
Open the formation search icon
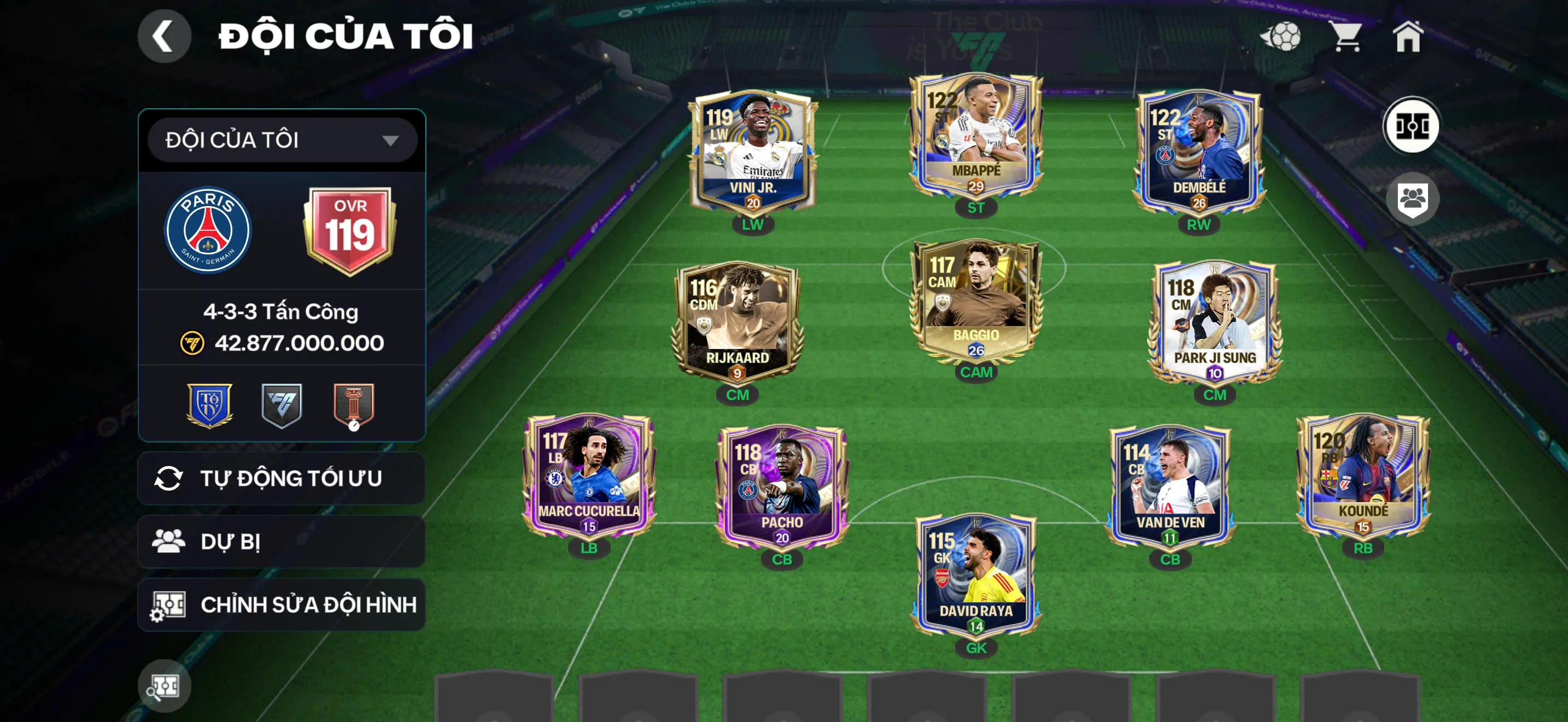tap(163, 686)
